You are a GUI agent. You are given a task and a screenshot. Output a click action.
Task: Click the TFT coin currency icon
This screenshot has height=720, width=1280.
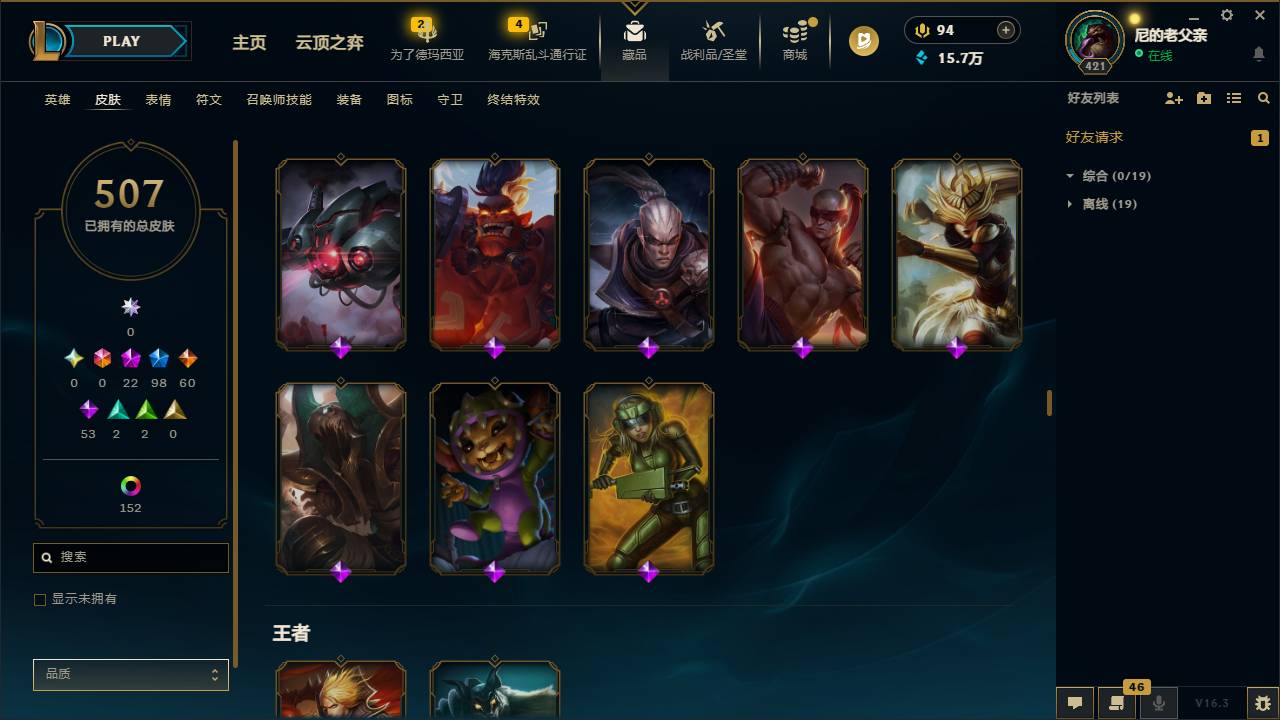click(920, 29)
